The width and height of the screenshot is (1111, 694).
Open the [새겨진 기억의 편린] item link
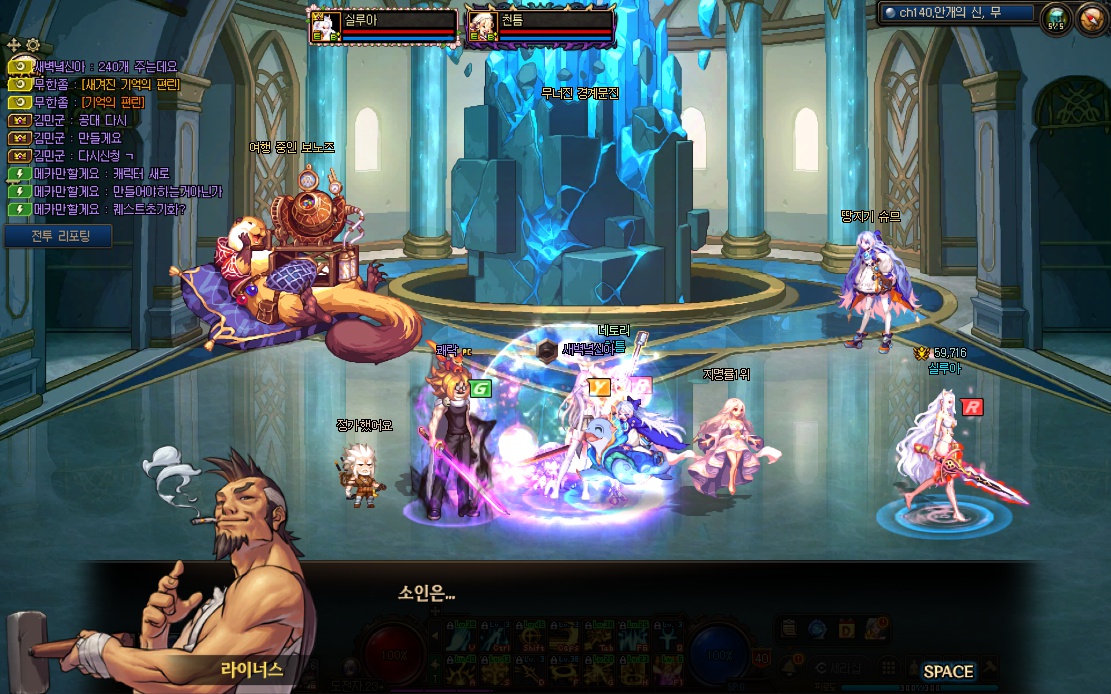131,84
